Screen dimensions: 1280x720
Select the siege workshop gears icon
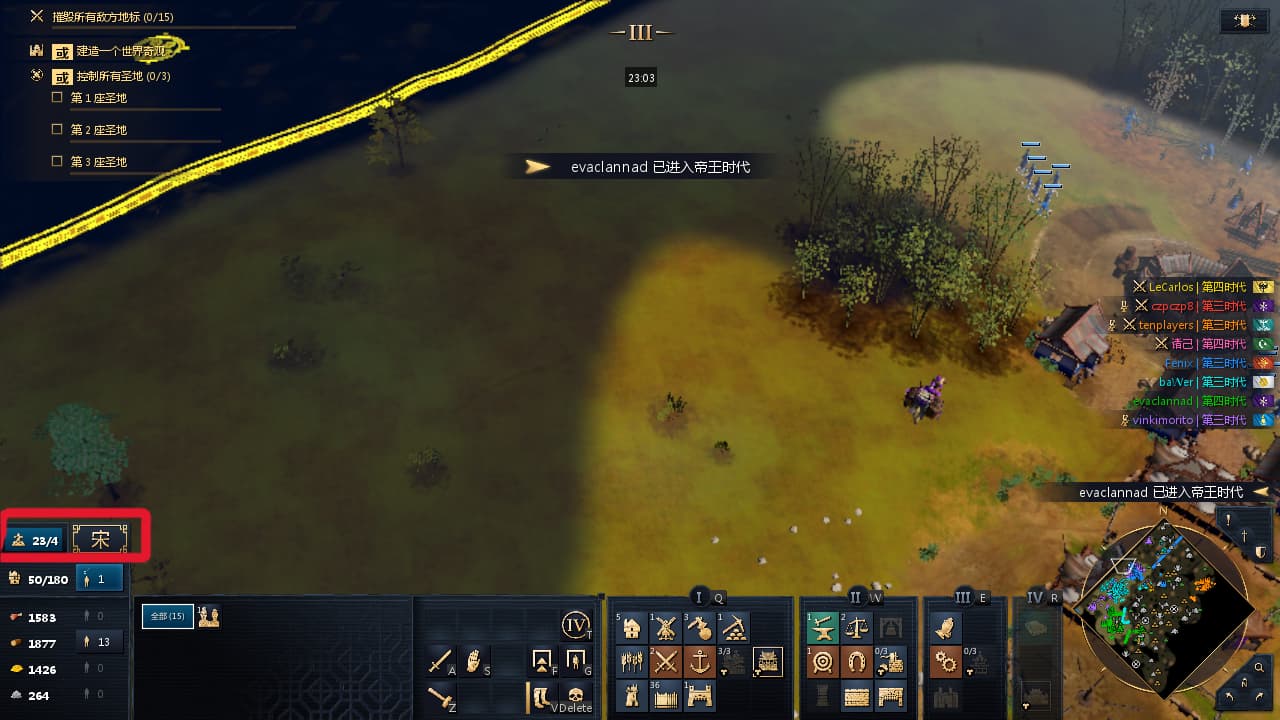coord(946,662)
